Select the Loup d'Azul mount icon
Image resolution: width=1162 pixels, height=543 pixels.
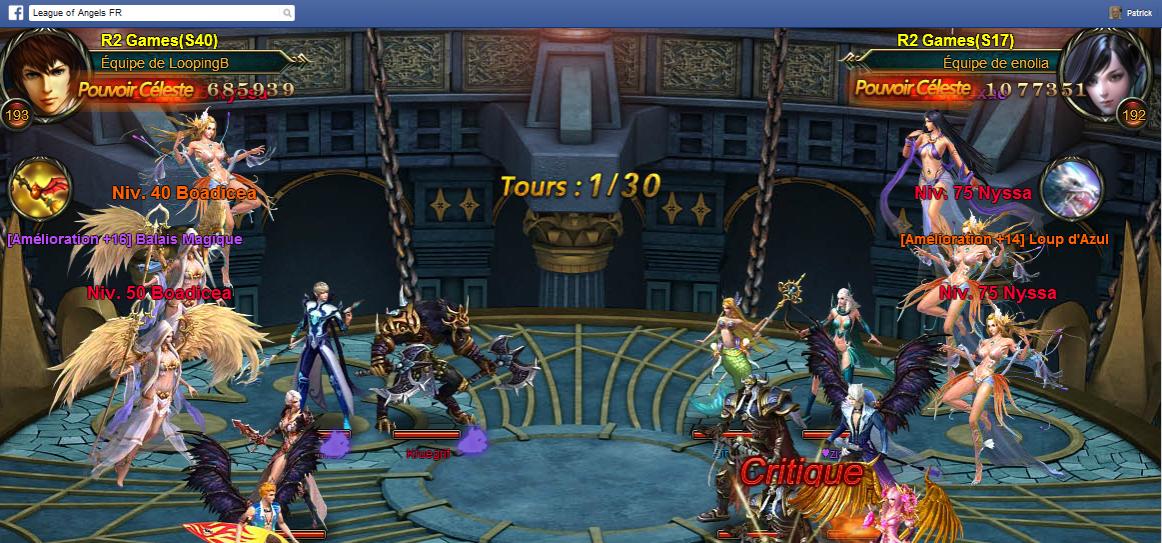pyautogui.click(x=1071, y=190)
